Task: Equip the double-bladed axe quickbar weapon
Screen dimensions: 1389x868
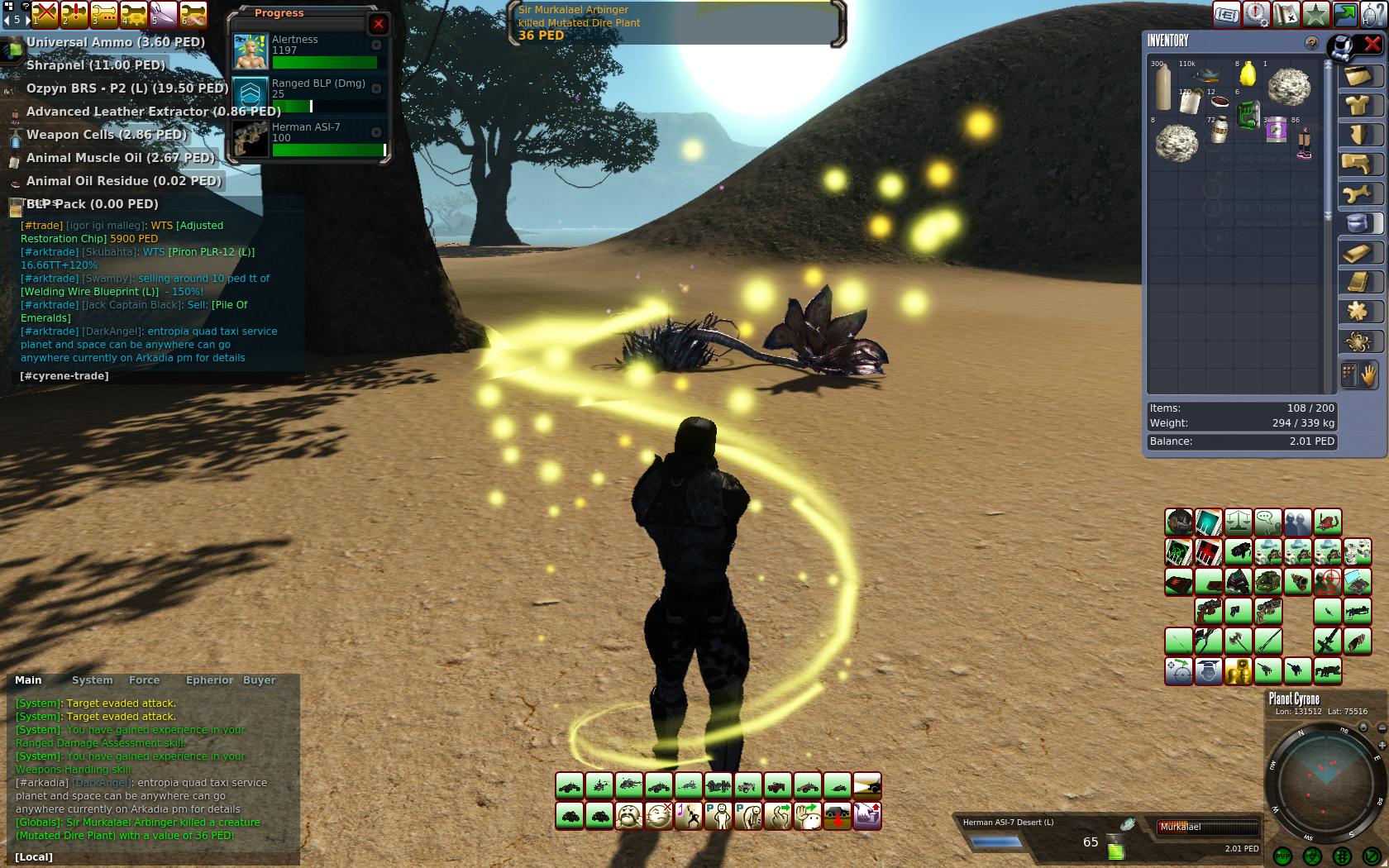Action: 1238,641
